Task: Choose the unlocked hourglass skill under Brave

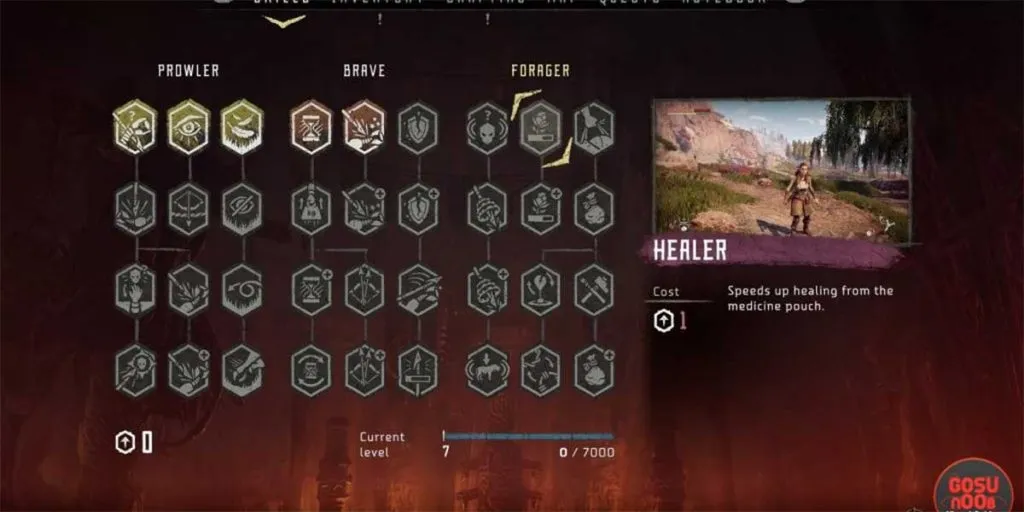Action: click(311, 128)
